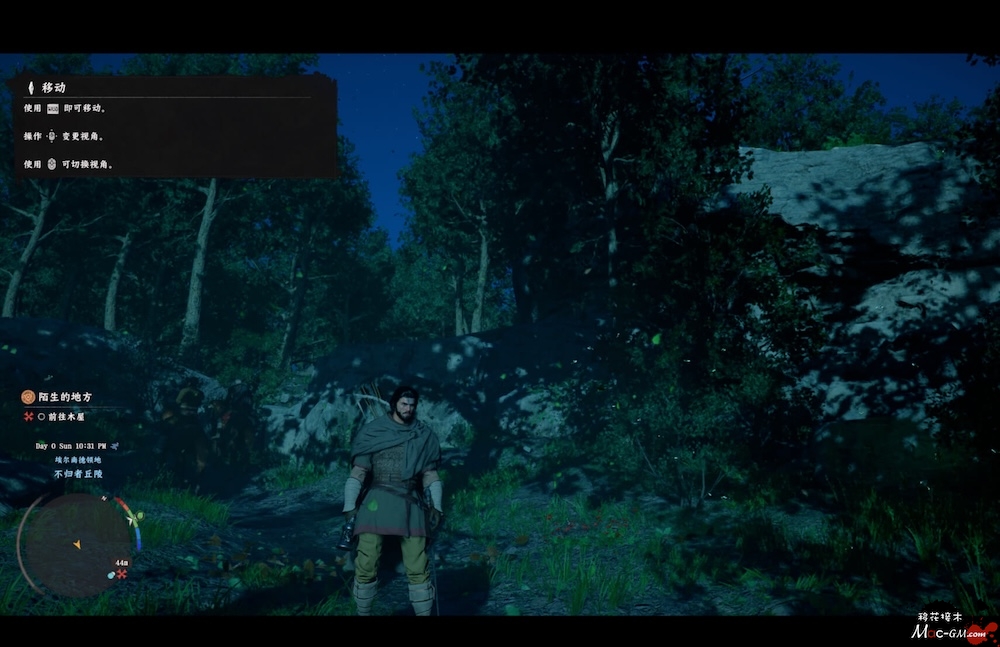Select the 陌生的地方 quest tracker title

point(68,397)
